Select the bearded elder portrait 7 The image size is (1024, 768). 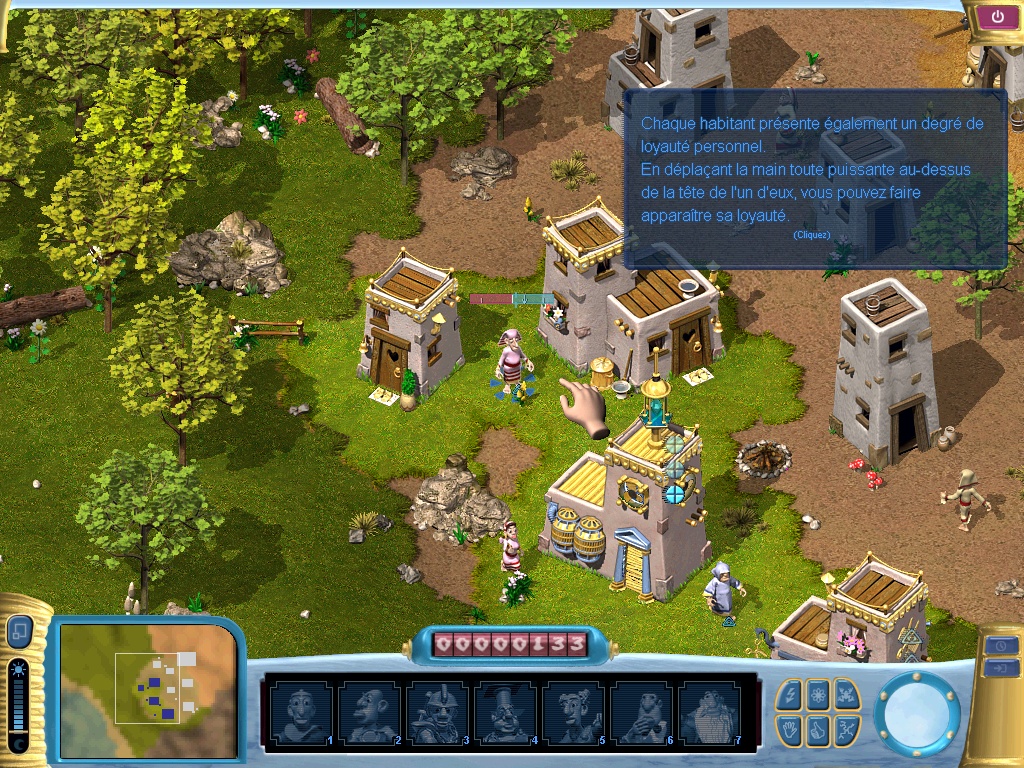(709, 712)
